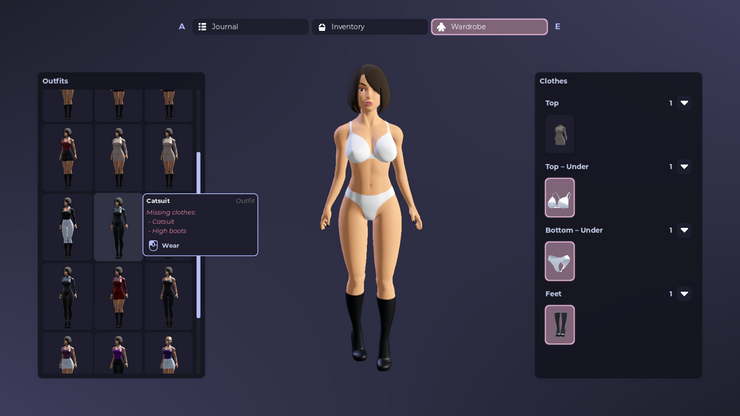Select the black boots feet slot

pyautogui.click(x=559, y=325)
